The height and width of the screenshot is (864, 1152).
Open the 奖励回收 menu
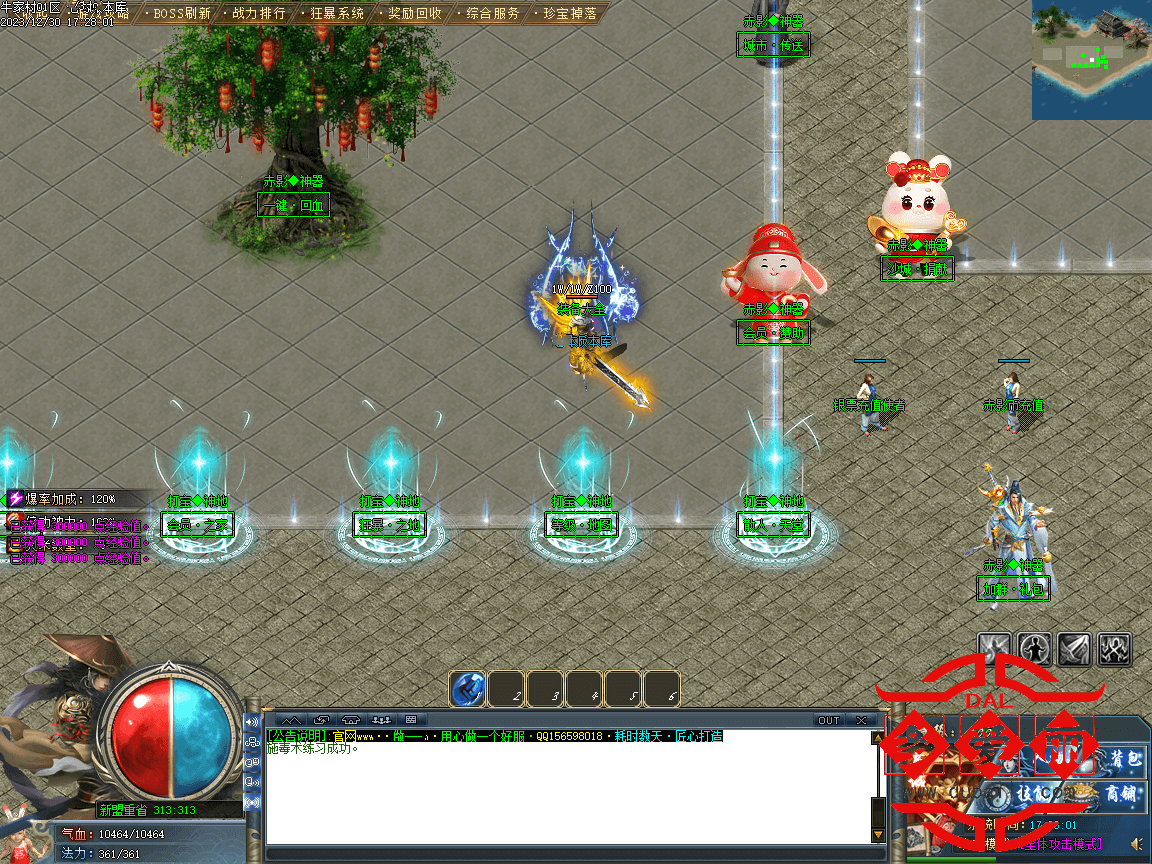point(415,14)
